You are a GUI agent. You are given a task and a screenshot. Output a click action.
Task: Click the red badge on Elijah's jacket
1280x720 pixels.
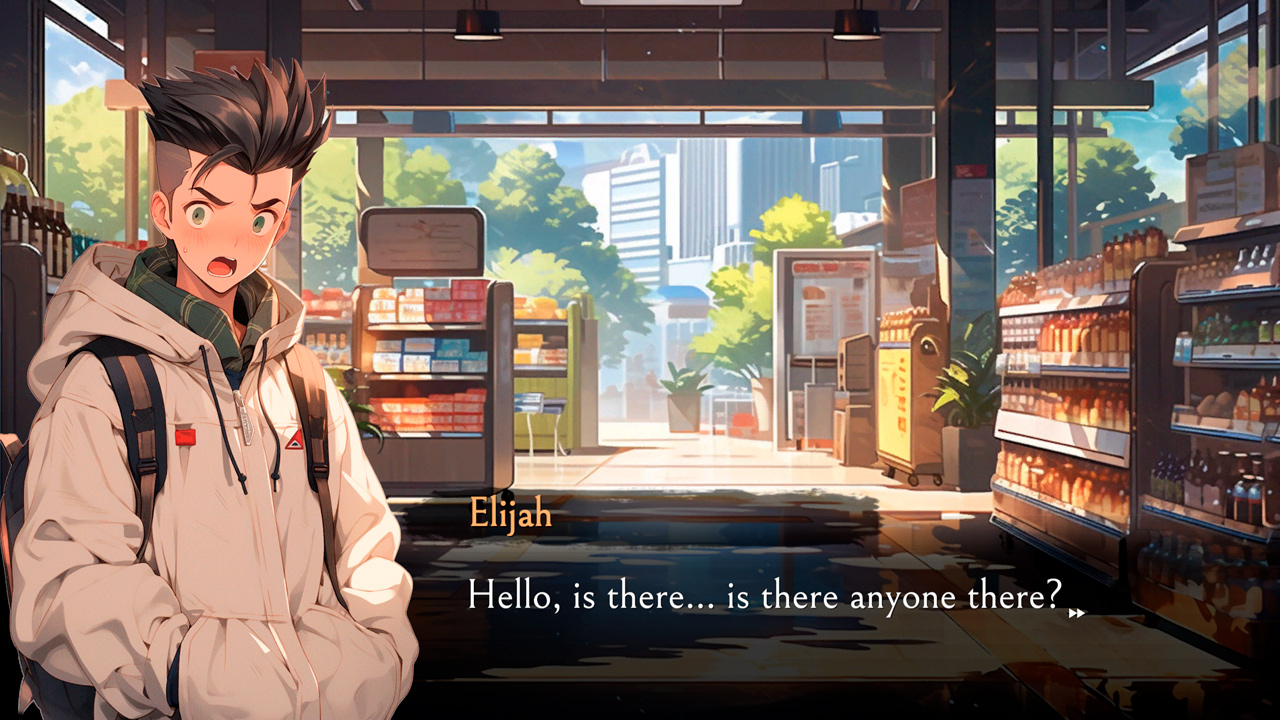pos(186,437)
